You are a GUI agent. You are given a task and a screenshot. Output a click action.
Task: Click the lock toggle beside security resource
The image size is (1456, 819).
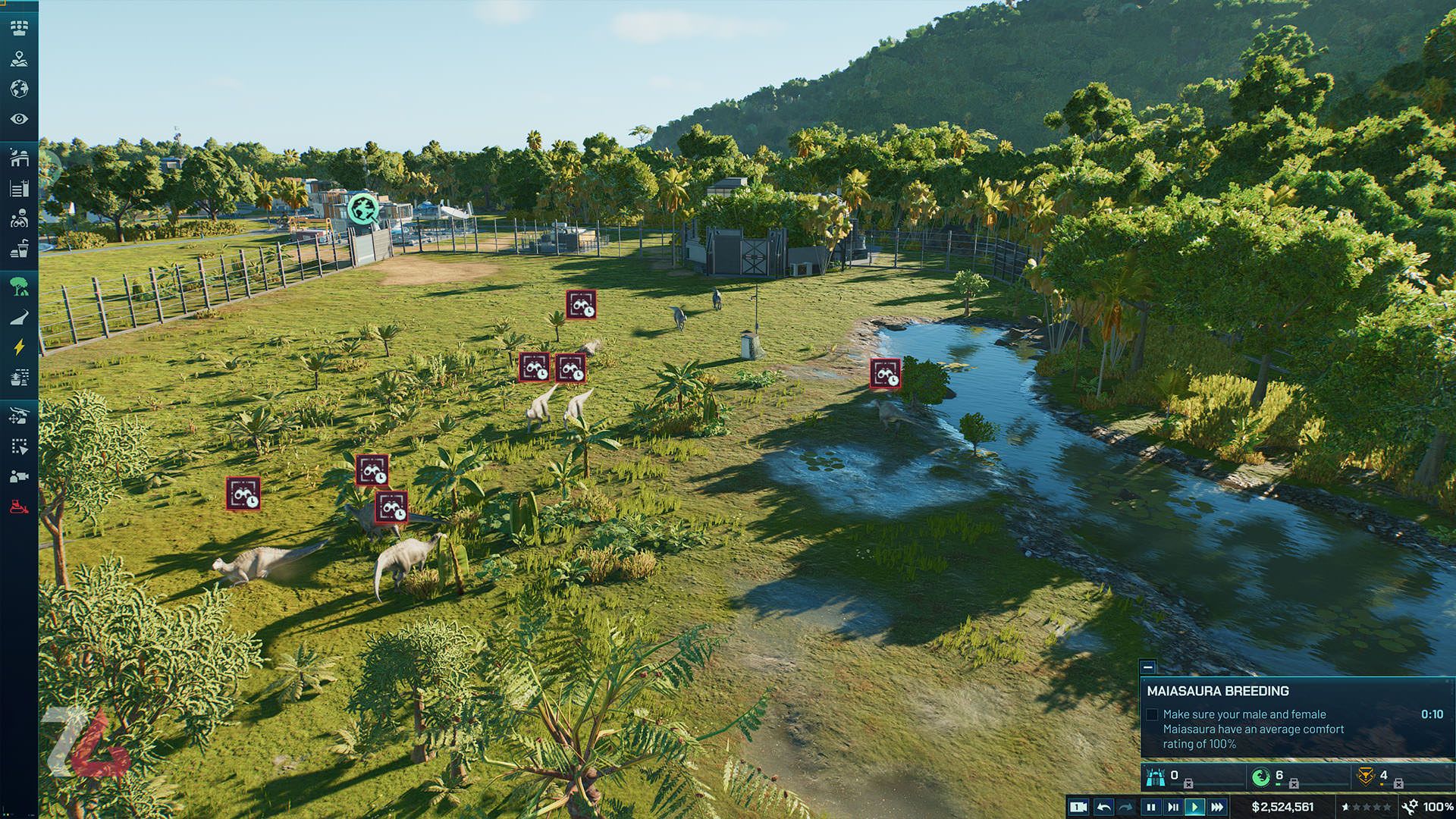point(1399,783)
